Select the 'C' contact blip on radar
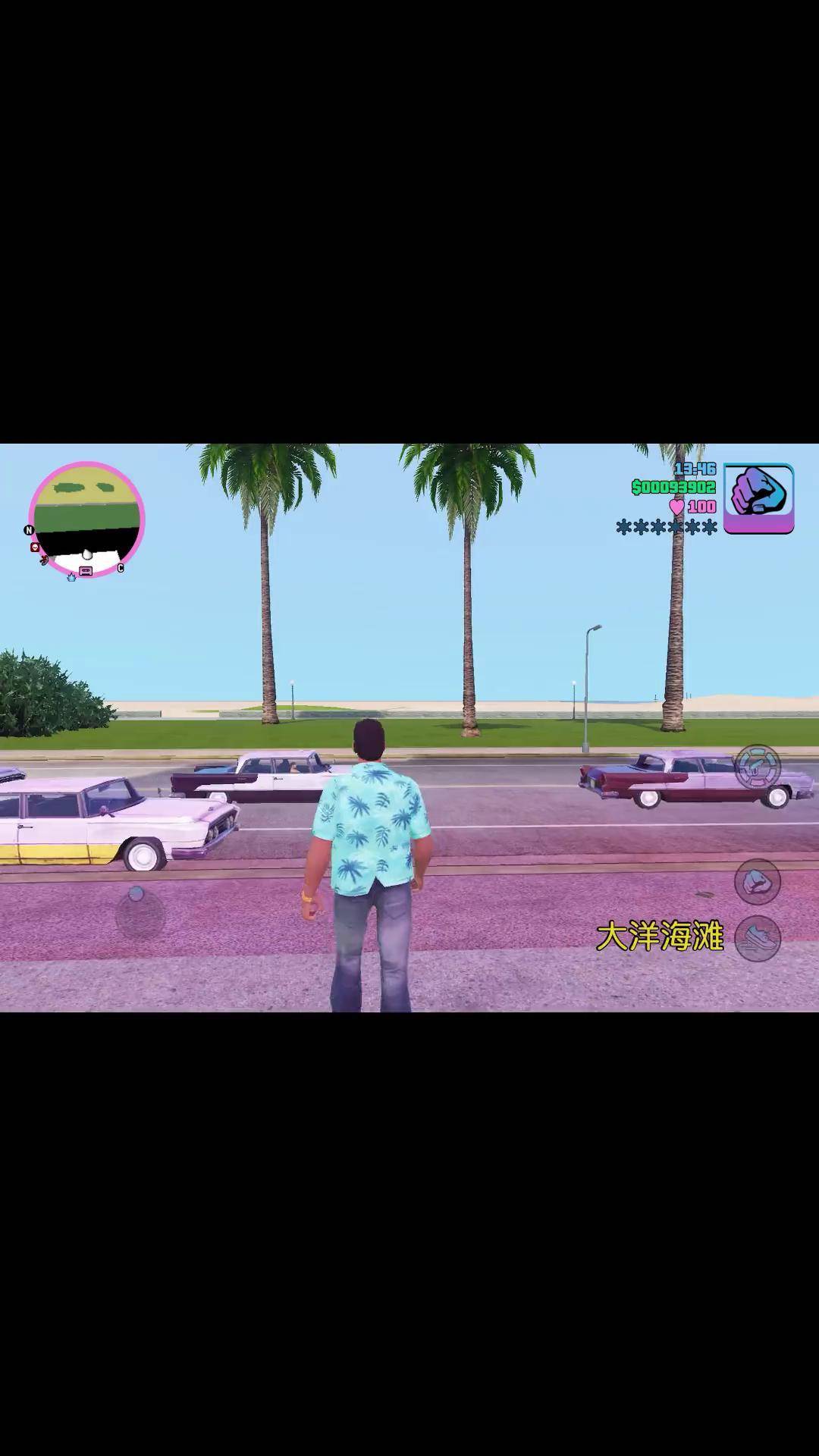The height and width of the screenshot is (1456, 819). (x=120, y=568)
